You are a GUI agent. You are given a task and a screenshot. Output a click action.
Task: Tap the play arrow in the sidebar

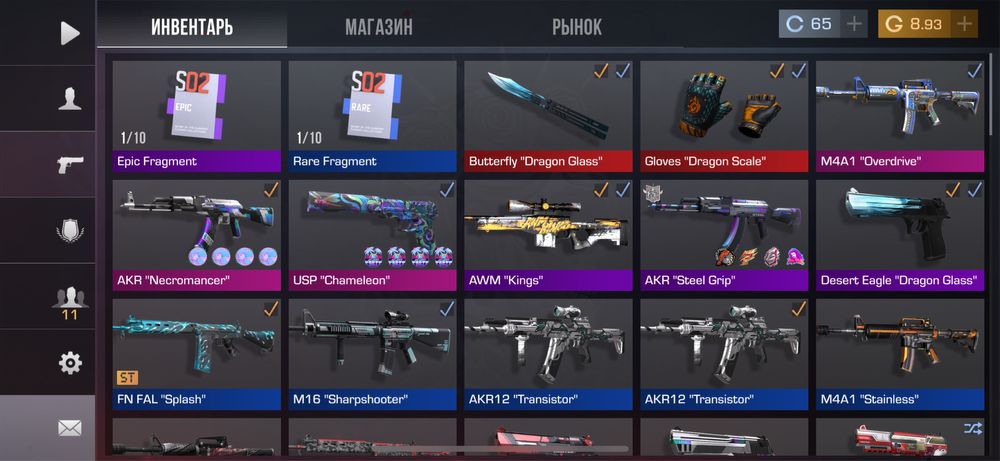(69, 33)
